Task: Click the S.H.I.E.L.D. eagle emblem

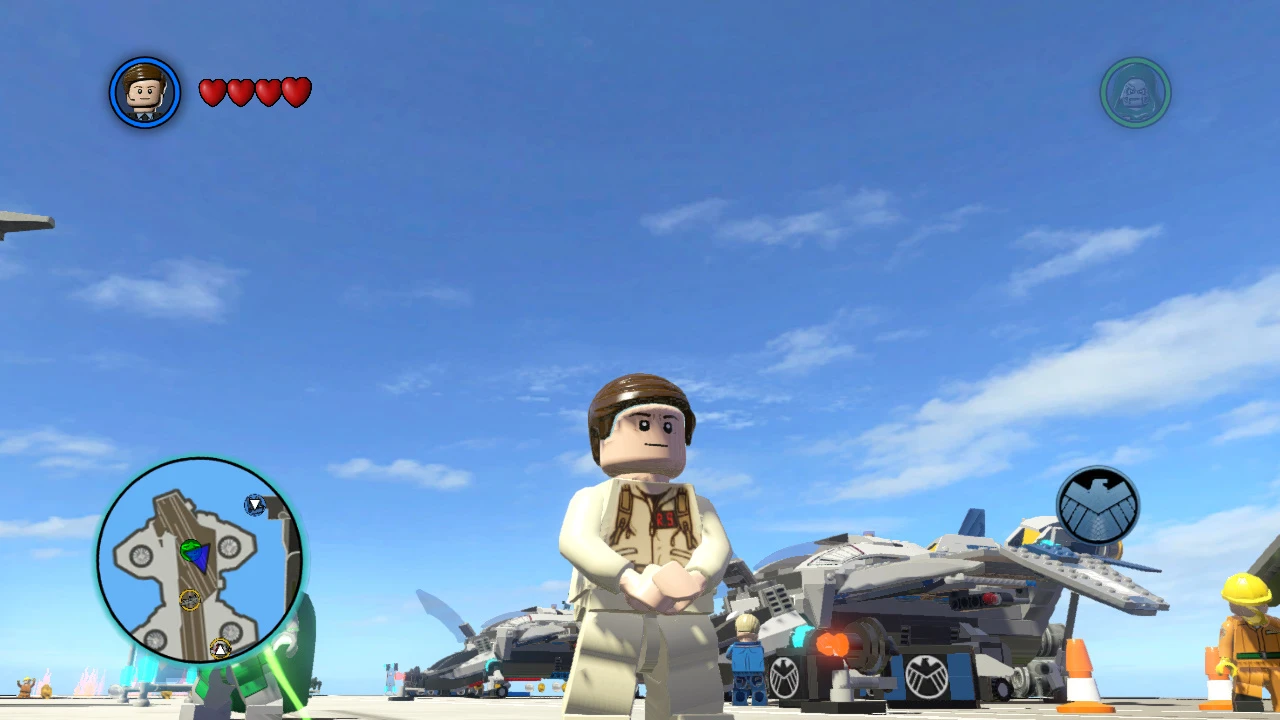Action: 1098,507
